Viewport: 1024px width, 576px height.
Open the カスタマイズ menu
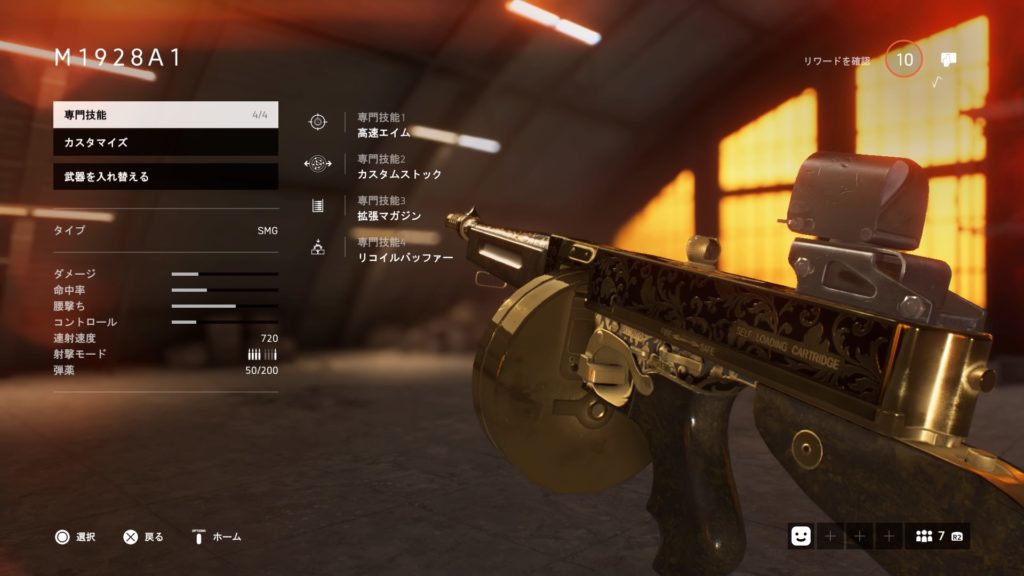[x=165, y=143]
